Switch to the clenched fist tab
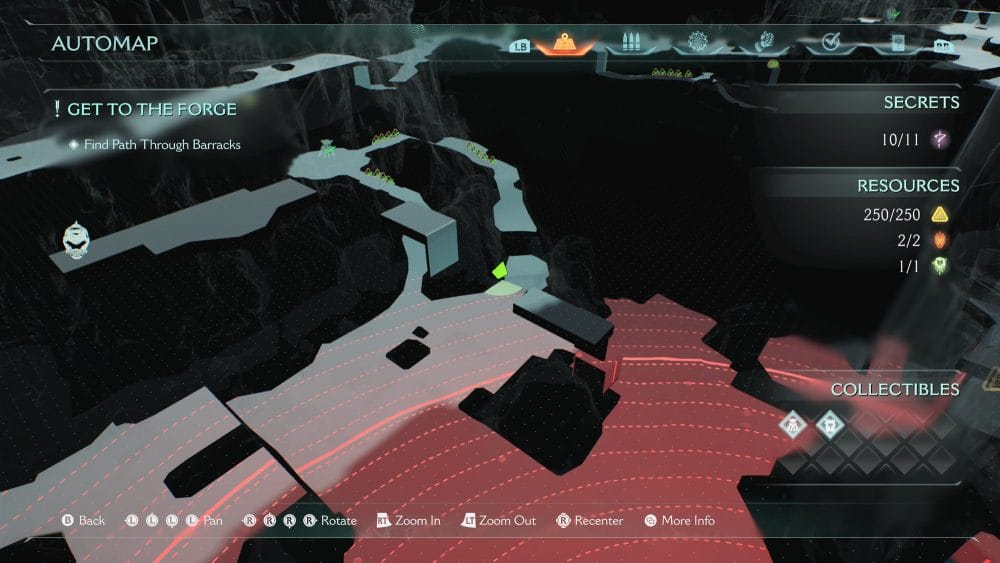The height and width of the screenshot is (563, 1000). pos(764,43)
